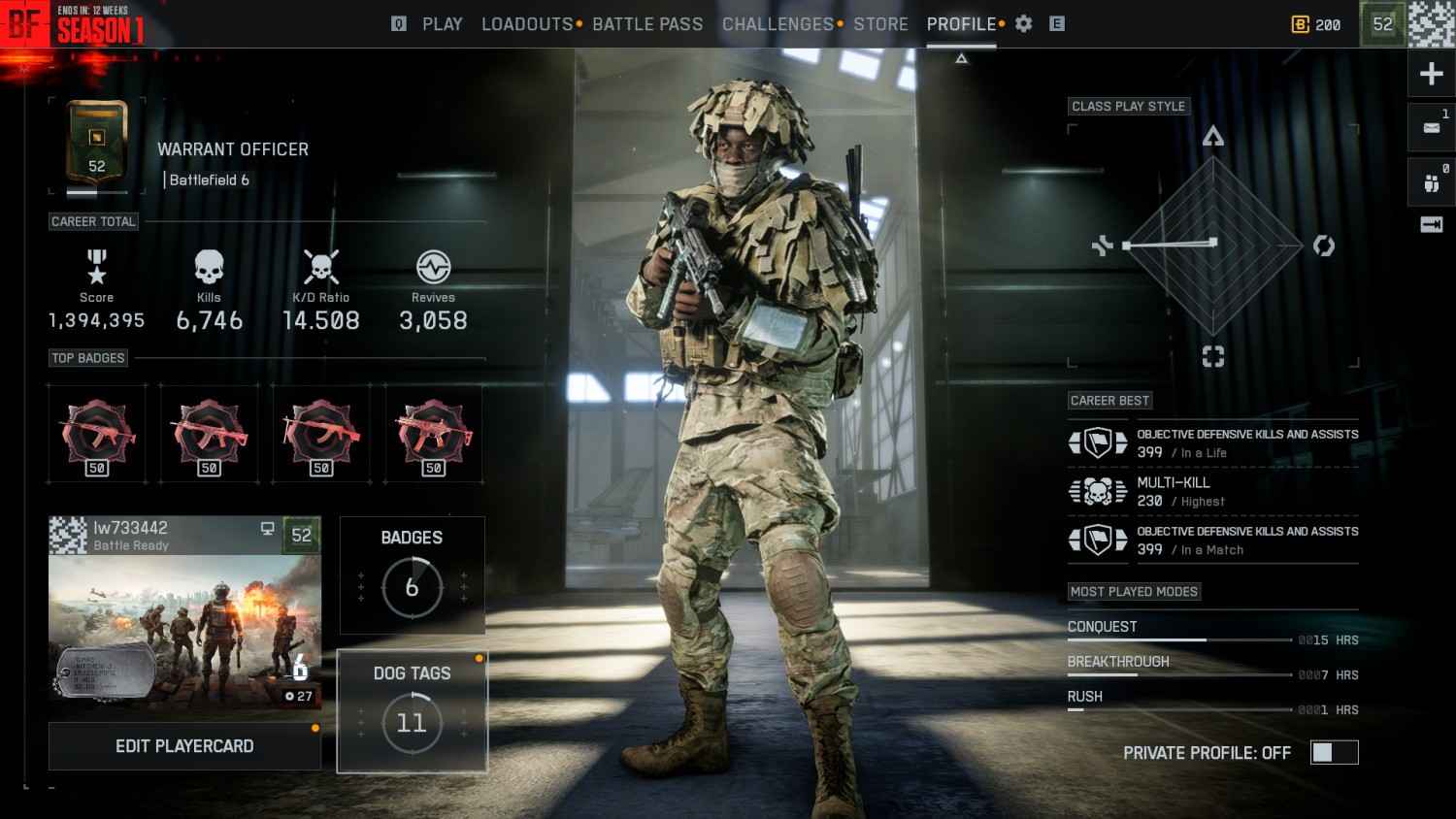Select the first red weapon badge under Top Badges
Viewport: 1456px width, 819px height.
coord(97,433)
